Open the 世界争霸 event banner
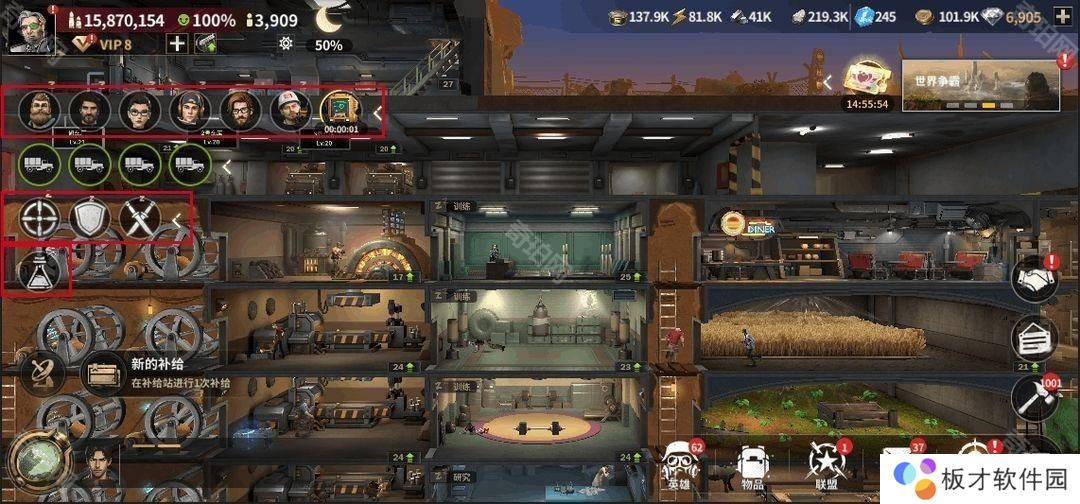Screen dimensions: 1080x504 point(980,84)
